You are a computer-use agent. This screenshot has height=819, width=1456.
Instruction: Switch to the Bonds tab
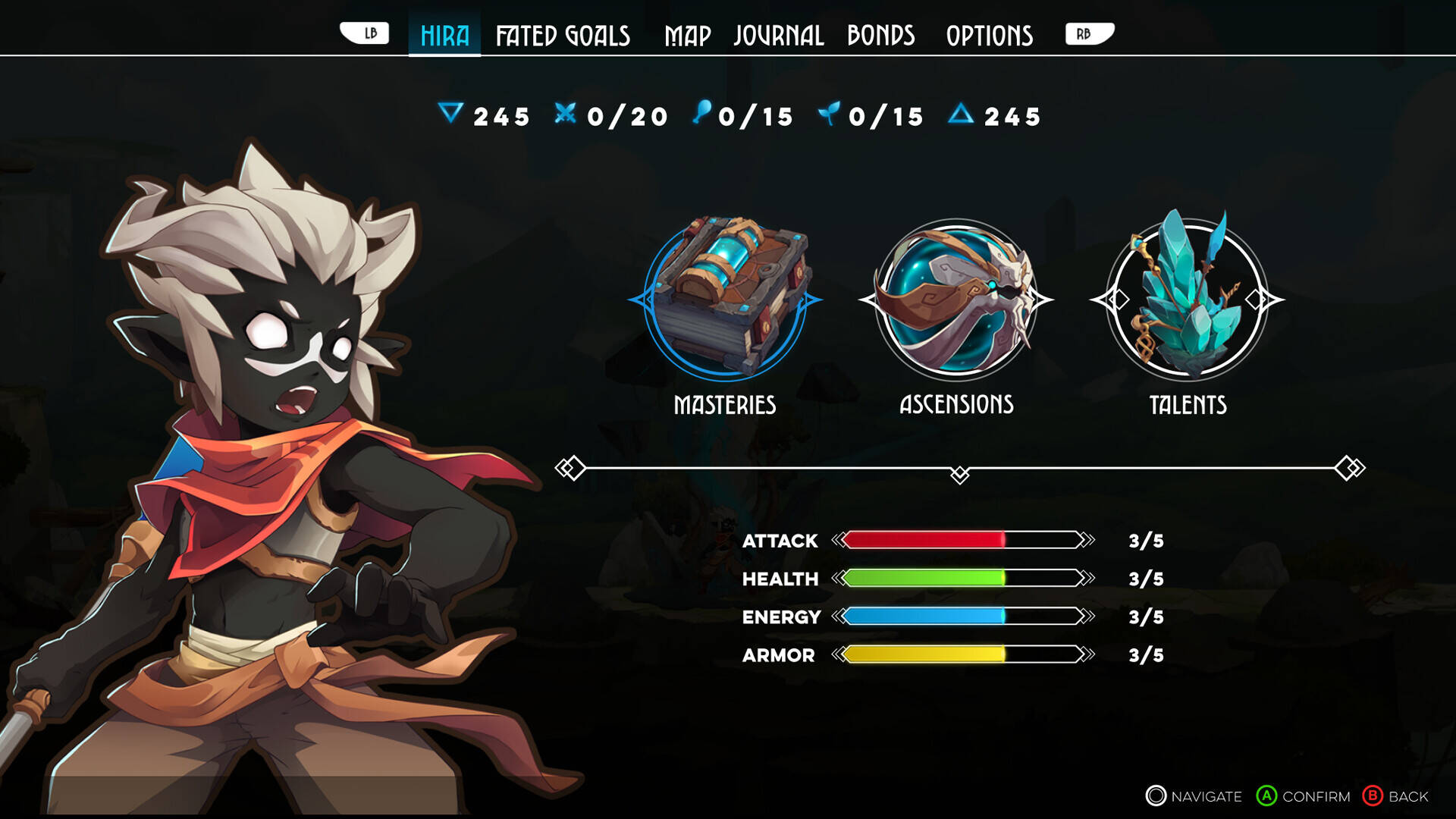point(880,36)
